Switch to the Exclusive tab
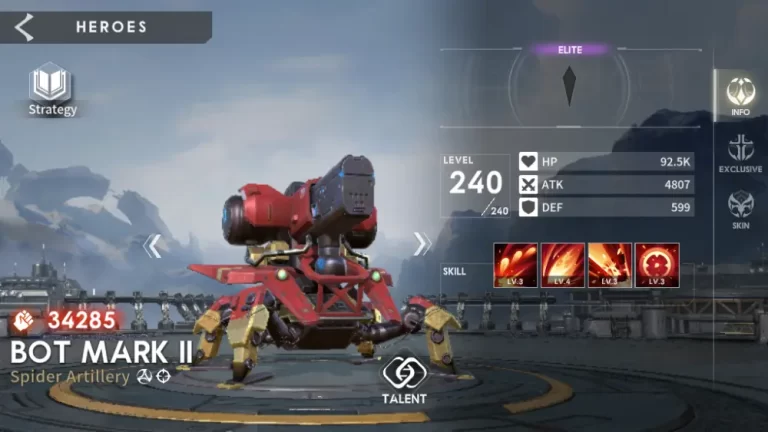768x432 pixels. click(740, 153)
